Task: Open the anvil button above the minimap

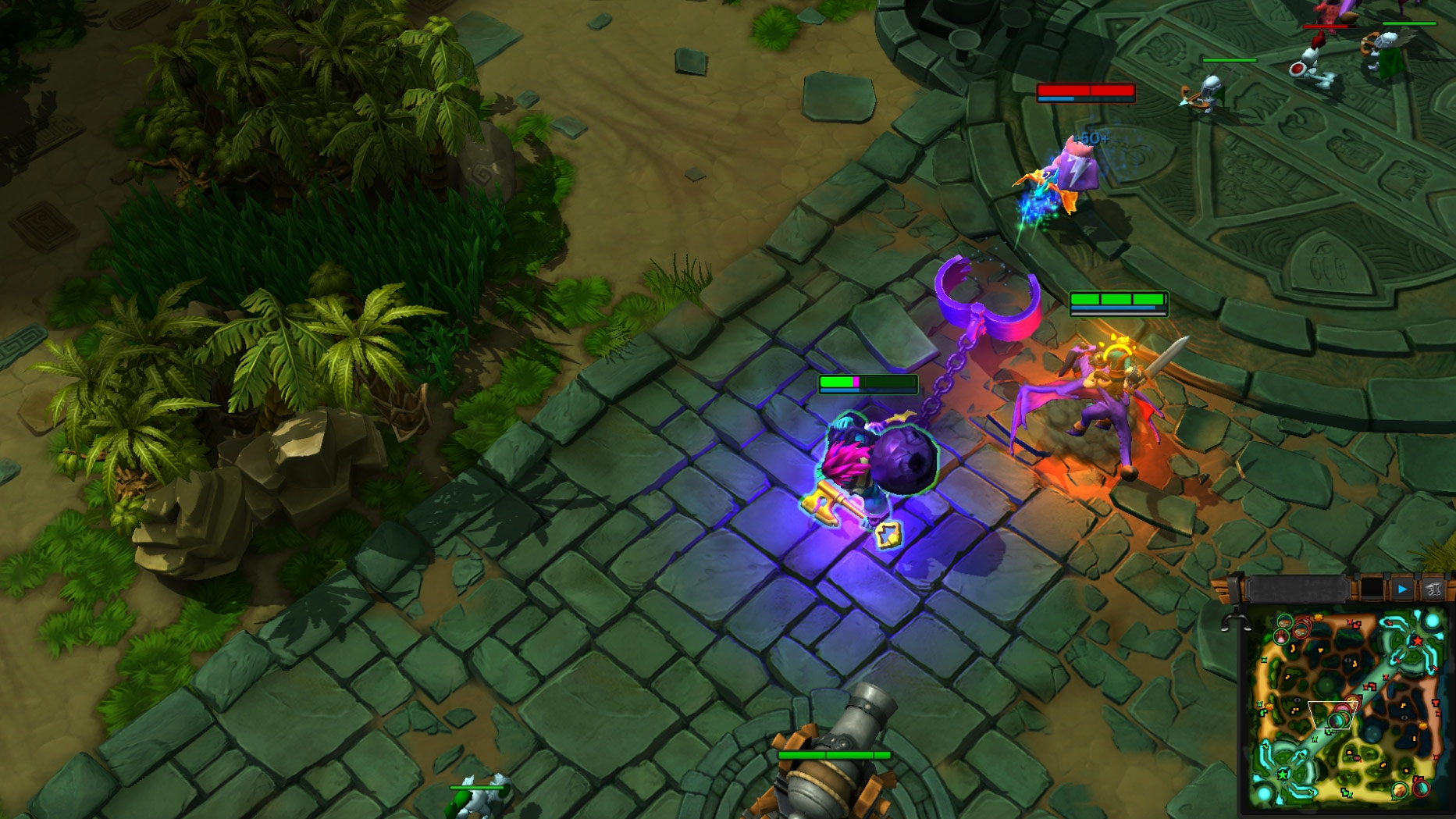Action: coord(1433,589)
